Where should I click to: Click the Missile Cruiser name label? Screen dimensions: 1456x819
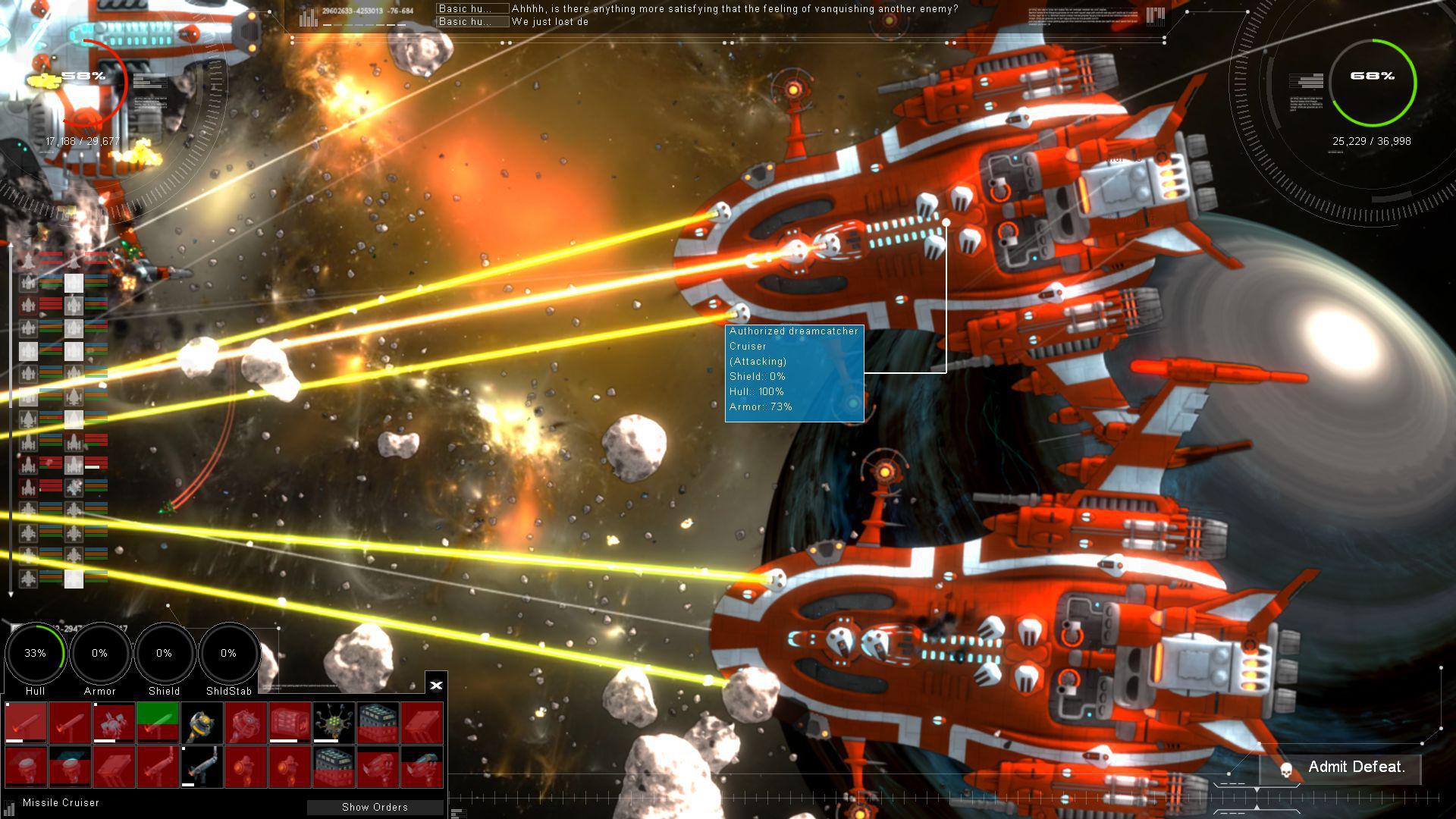point(61,802)
